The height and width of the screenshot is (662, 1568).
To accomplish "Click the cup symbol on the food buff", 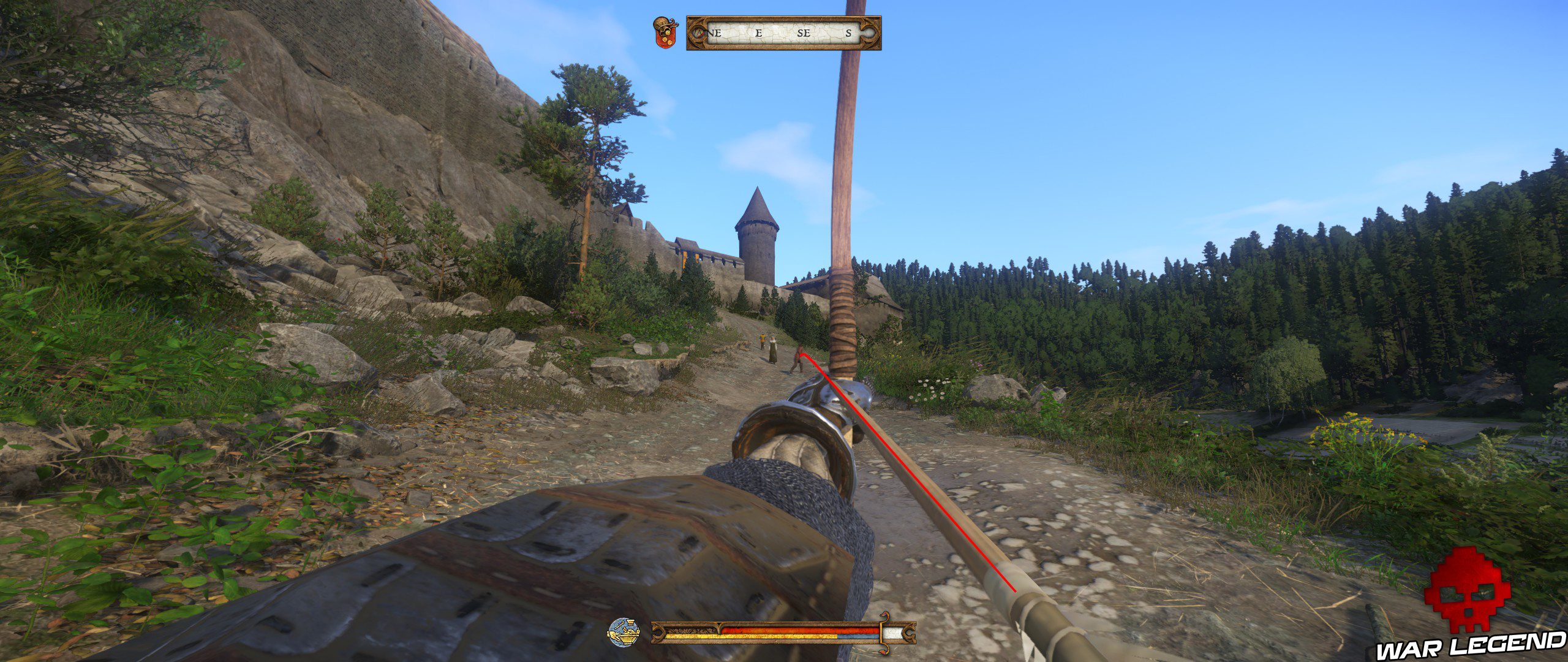I will (631, 622).
